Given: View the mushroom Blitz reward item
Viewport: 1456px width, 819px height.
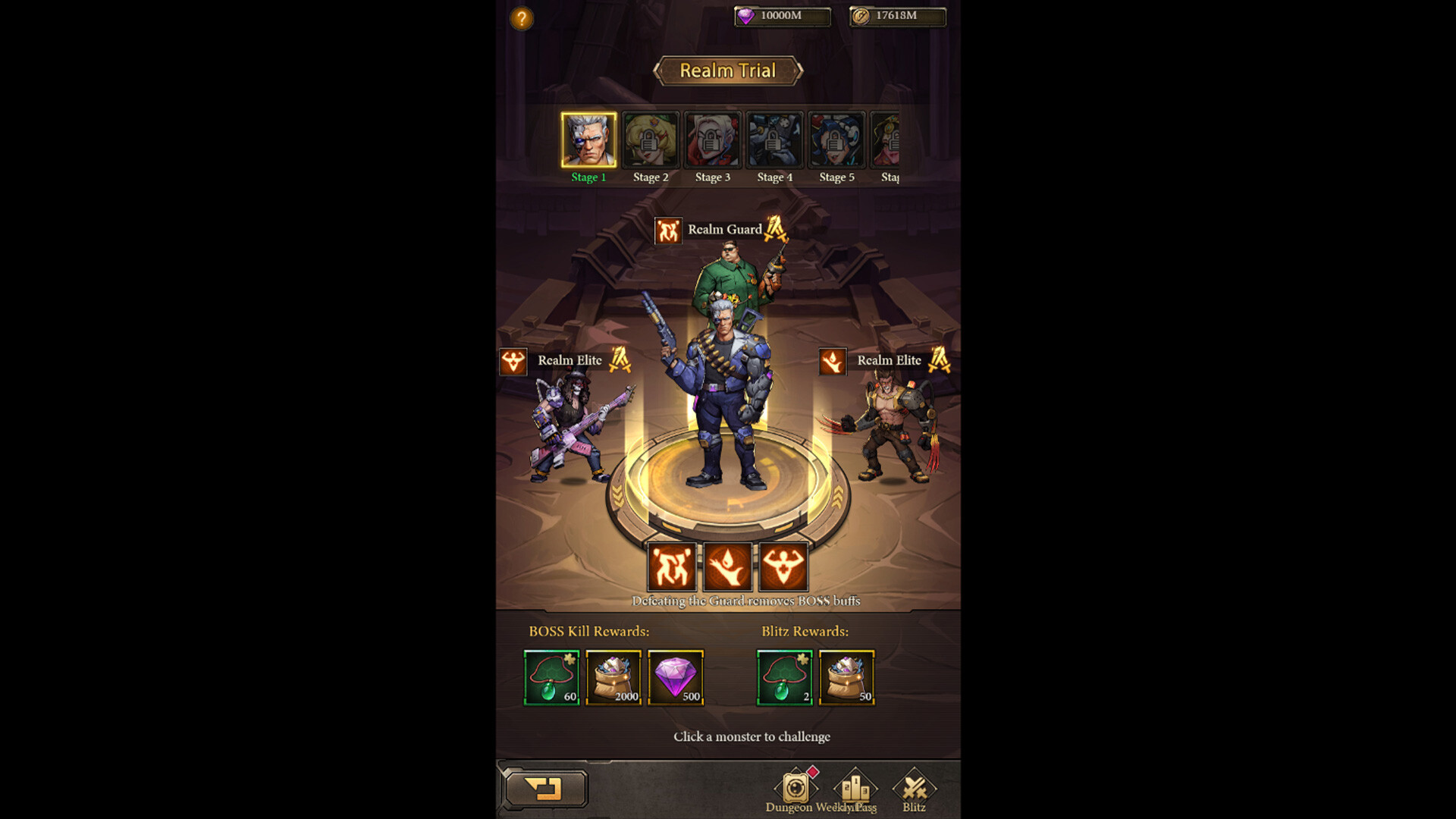Looking at the screenshot, I should (x=784, y=679).
